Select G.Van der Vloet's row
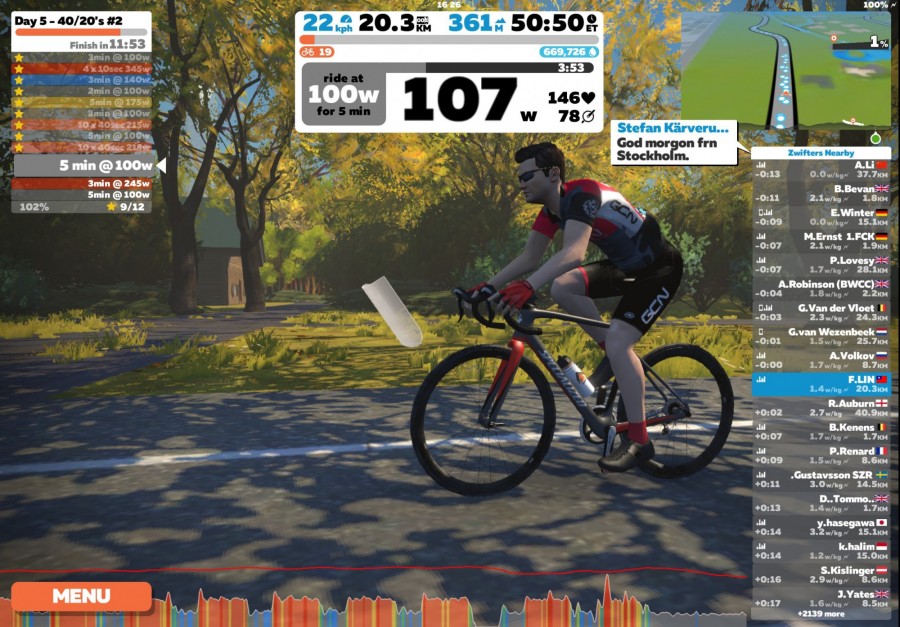The height and width of the screenshot is (627, 900). point(821,312)
